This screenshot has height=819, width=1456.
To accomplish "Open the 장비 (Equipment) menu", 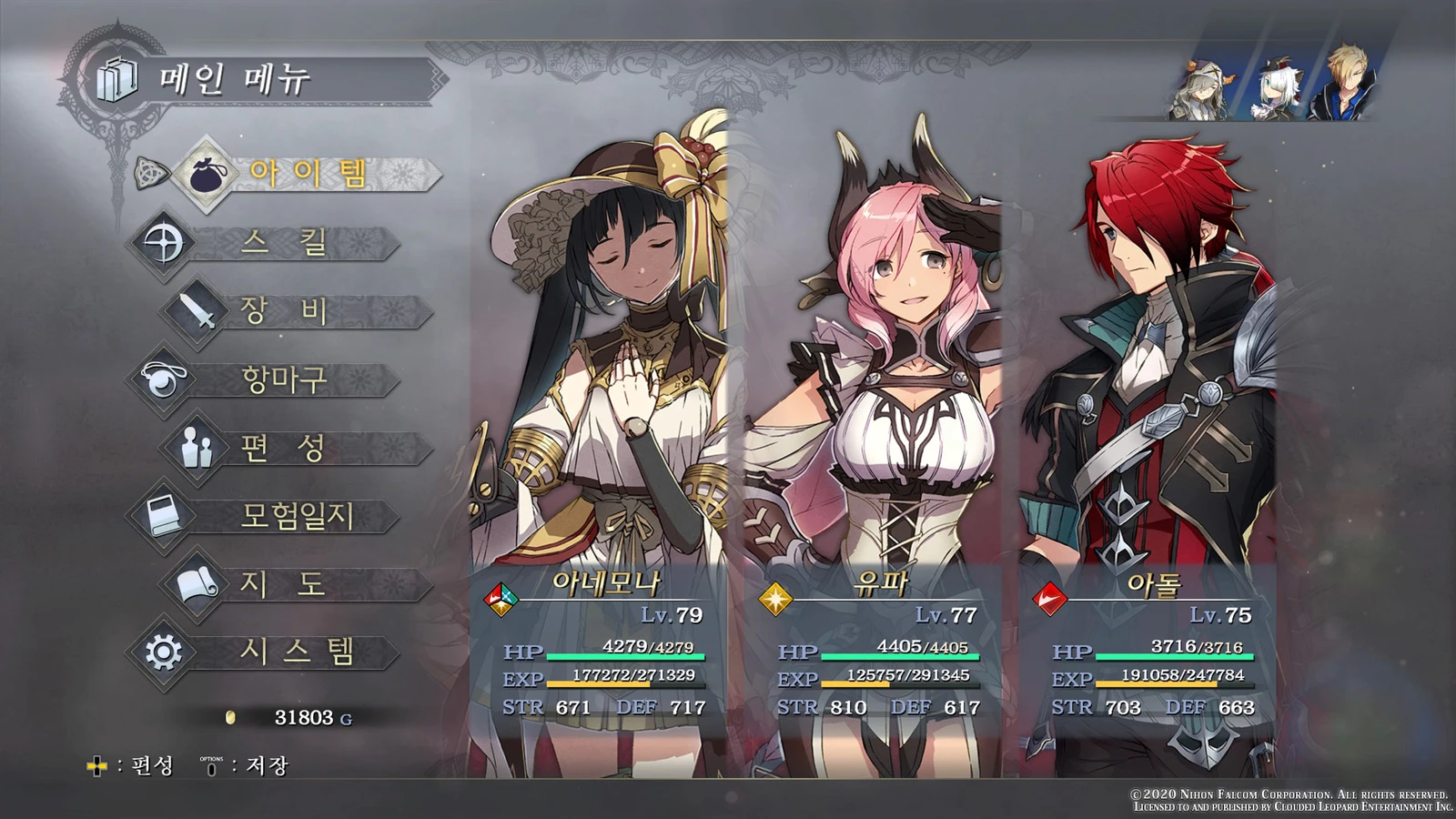I will [x=284, y=311].
